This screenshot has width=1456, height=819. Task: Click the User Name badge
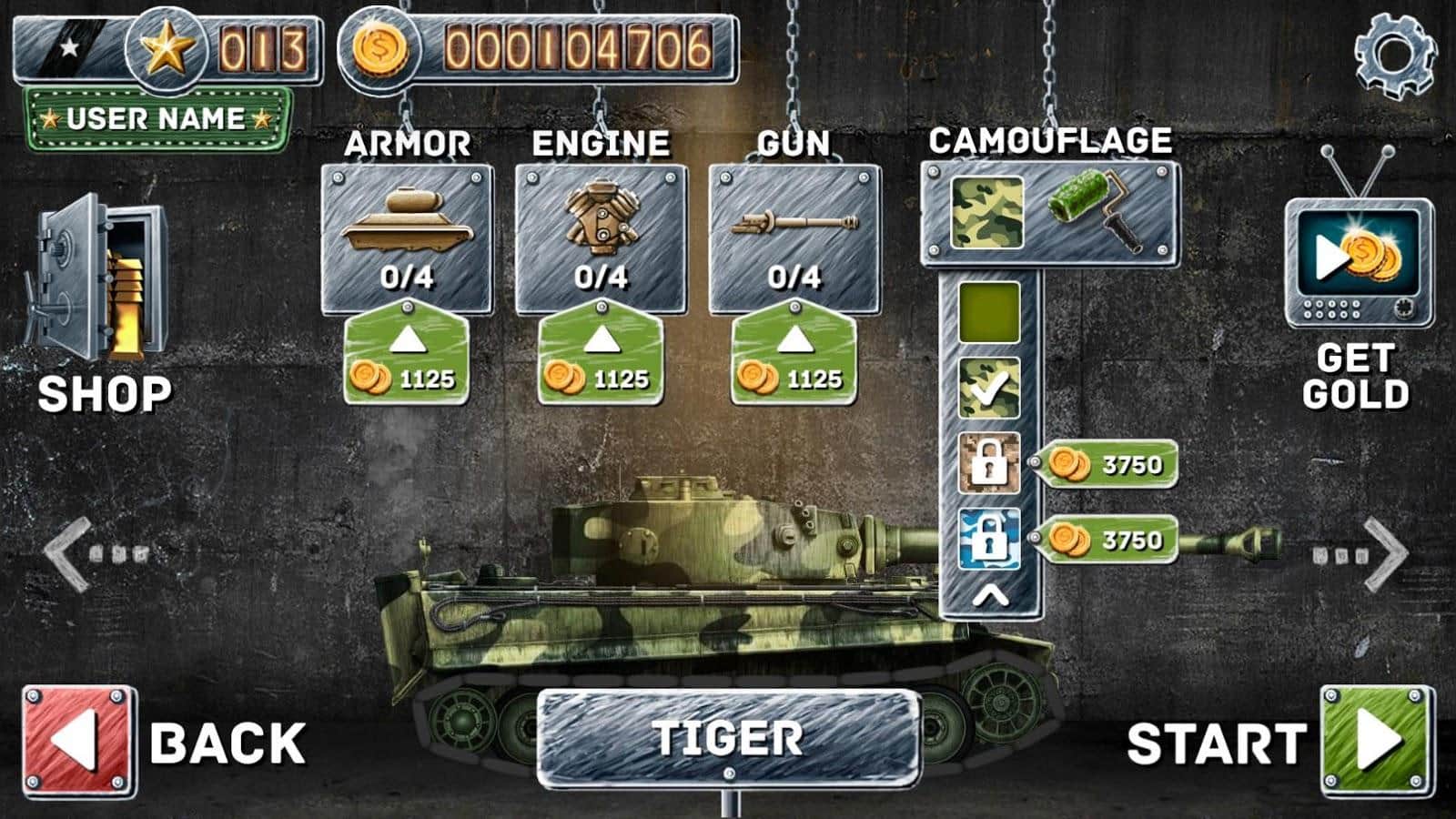157,119
